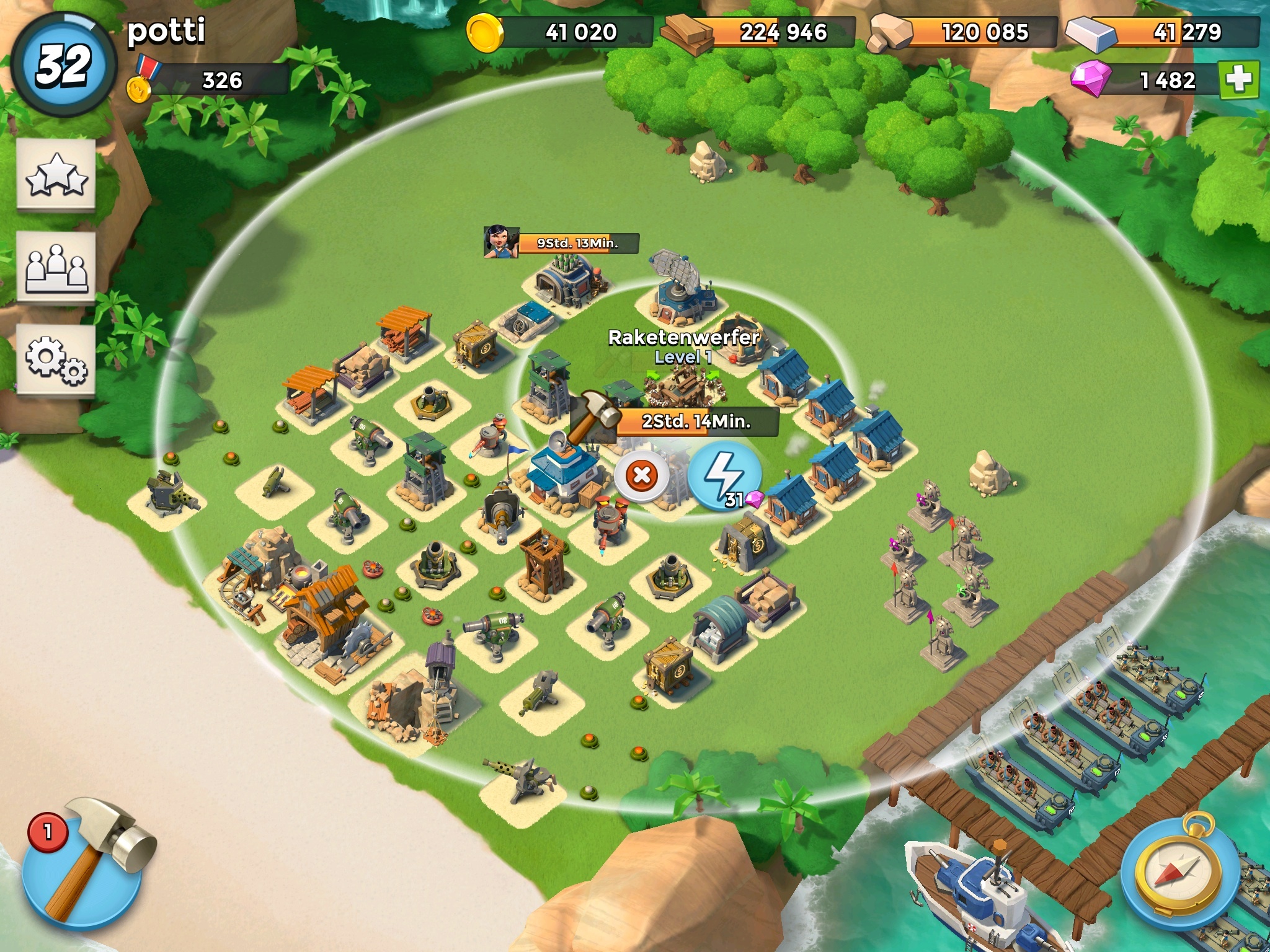Open the settings gears menu
Screen dimensions: 1270x952
(x=56, y=359)
